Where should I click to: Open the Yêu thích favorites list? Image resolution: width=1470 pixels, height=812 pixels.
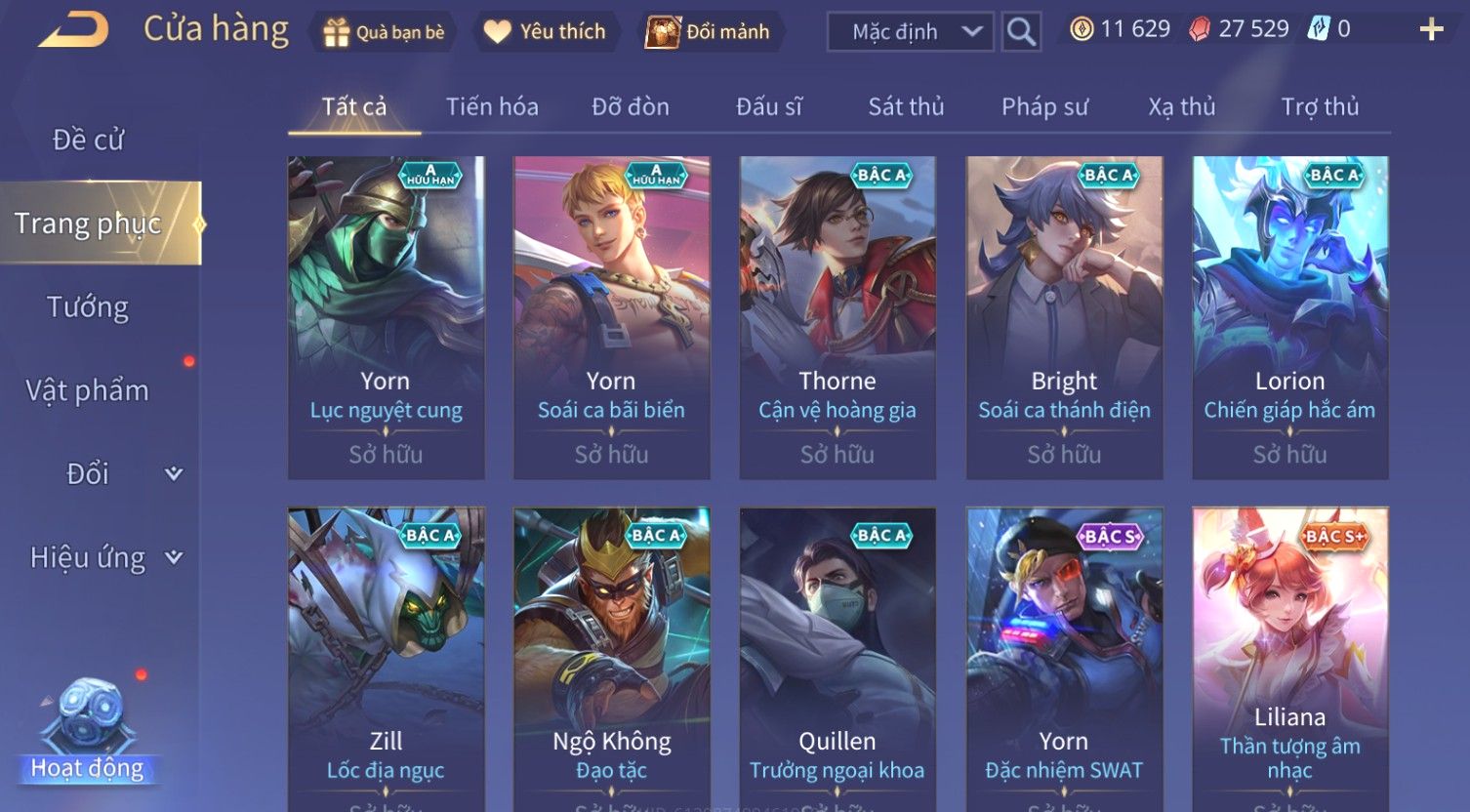pyautogui.click(x=545, y=32)
